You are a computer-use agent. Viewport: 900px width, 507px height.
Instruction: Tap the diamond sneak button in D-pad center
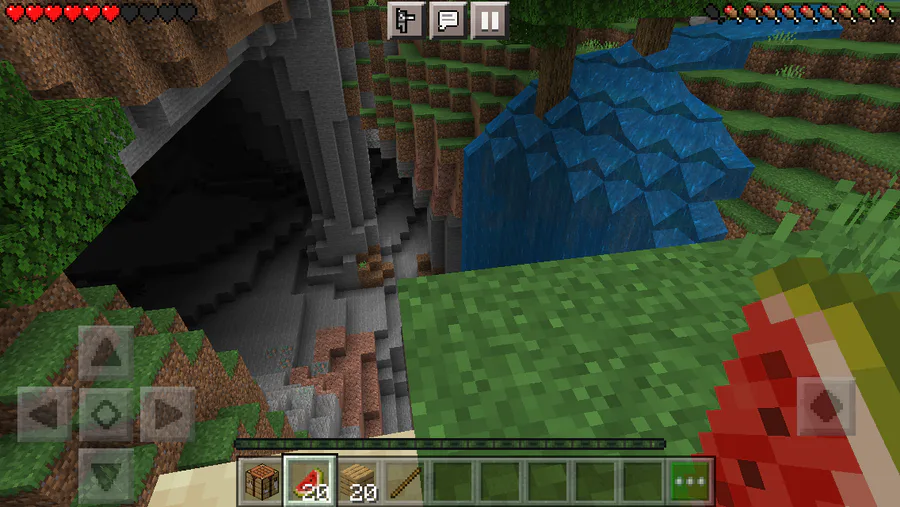(105, 412)
